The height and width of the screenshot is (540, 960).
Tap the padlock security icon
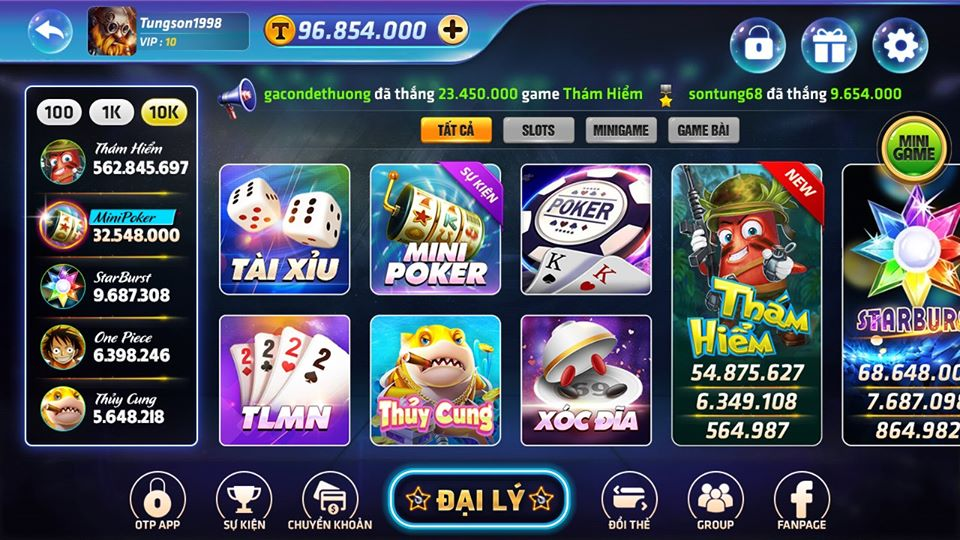pyautogui.click(x=757, y=45)
